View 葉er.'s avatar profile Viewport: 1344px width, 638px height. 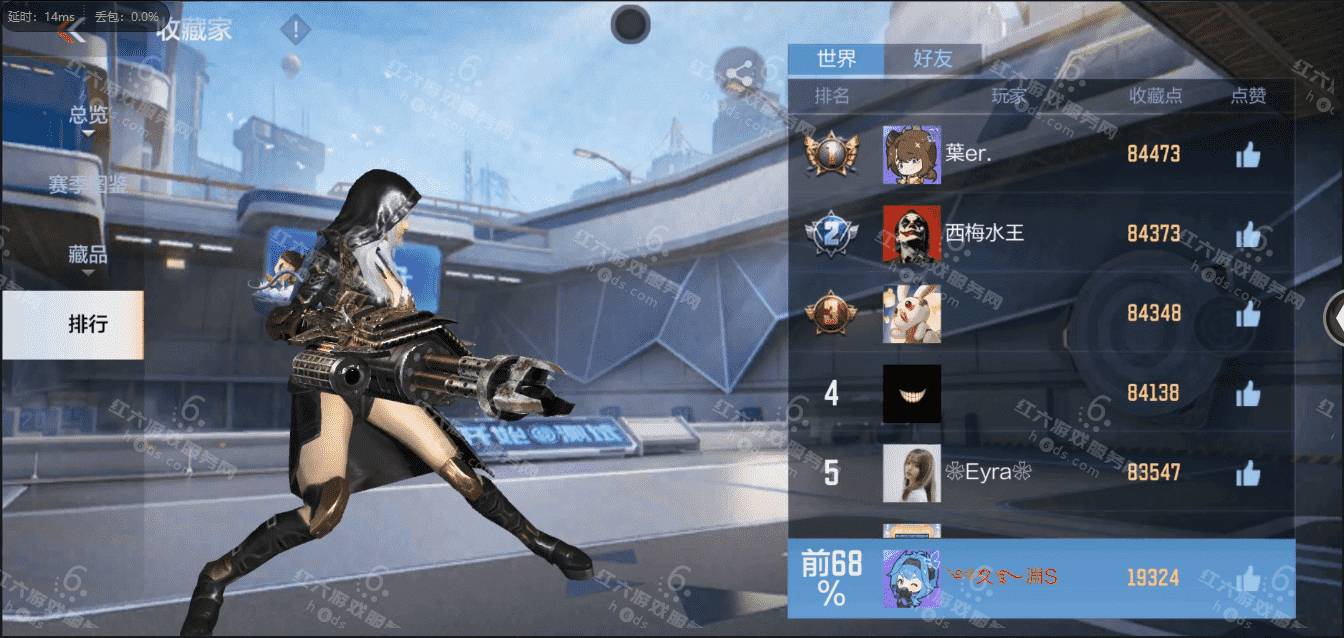tap(911, 155)
